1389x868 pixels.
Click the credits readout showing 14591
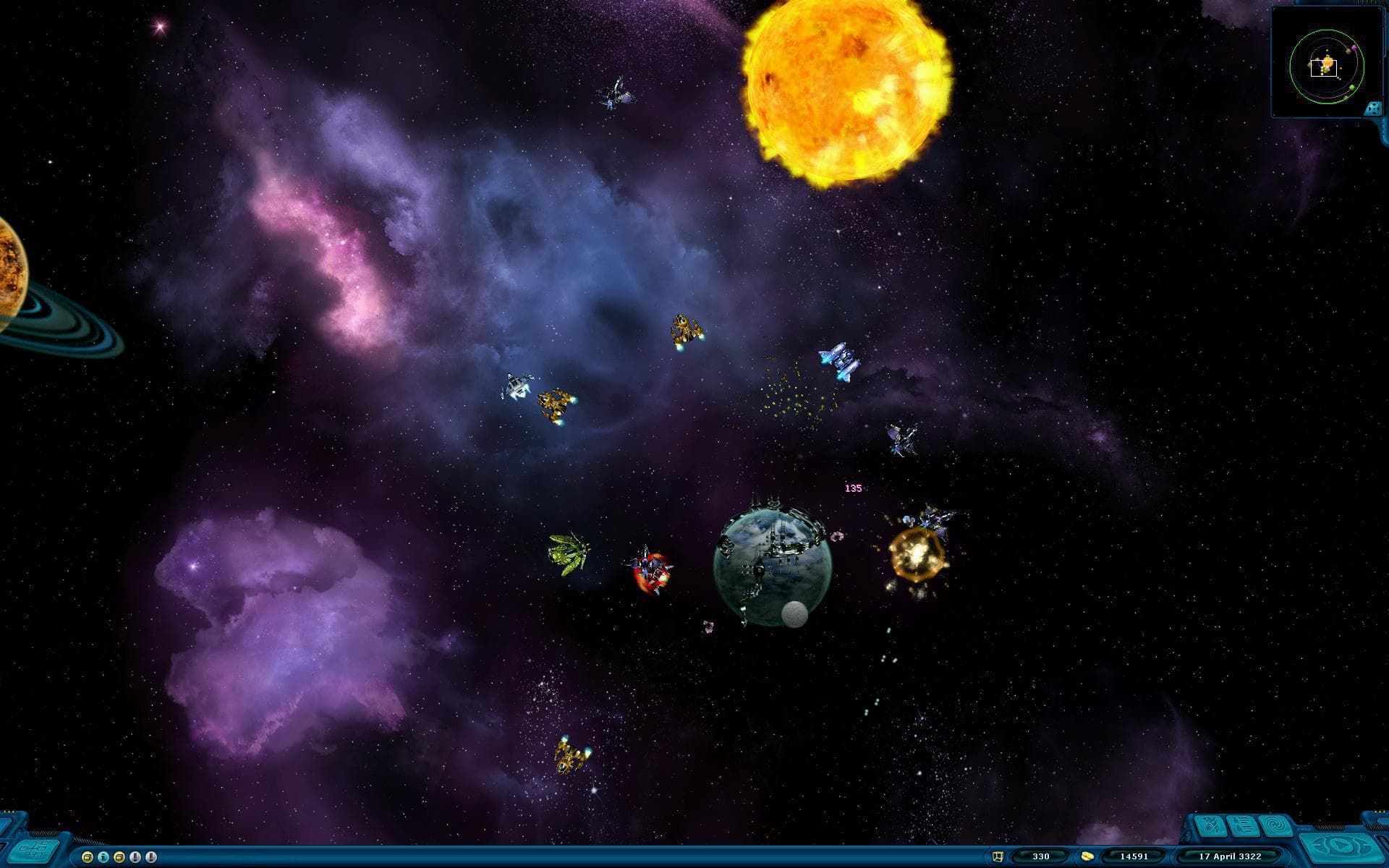[x=1134, y=856]
